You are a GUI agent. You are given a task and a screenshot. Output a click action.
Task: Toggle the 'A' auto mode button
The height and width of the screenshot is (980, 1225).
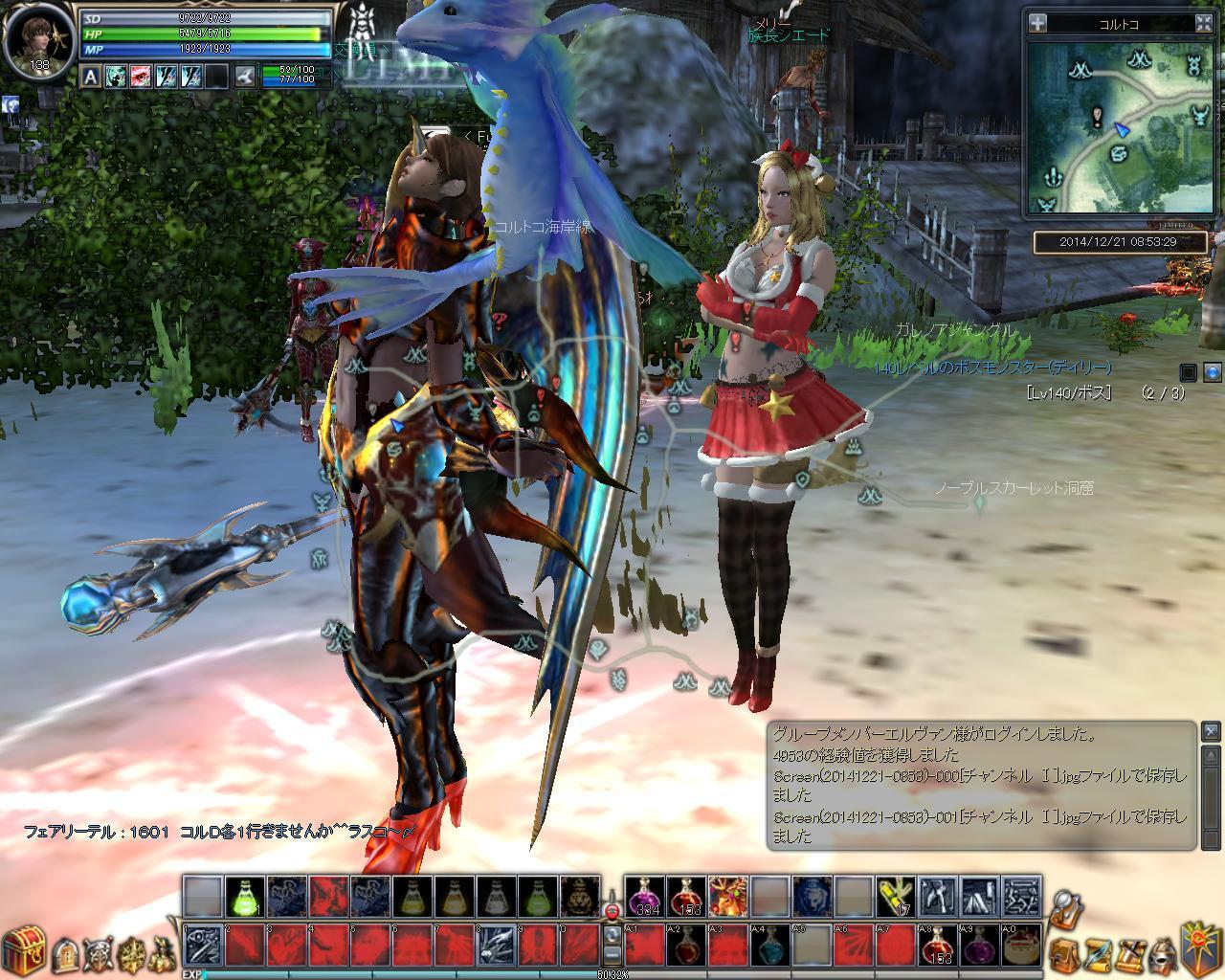click(x=90, y=77)
